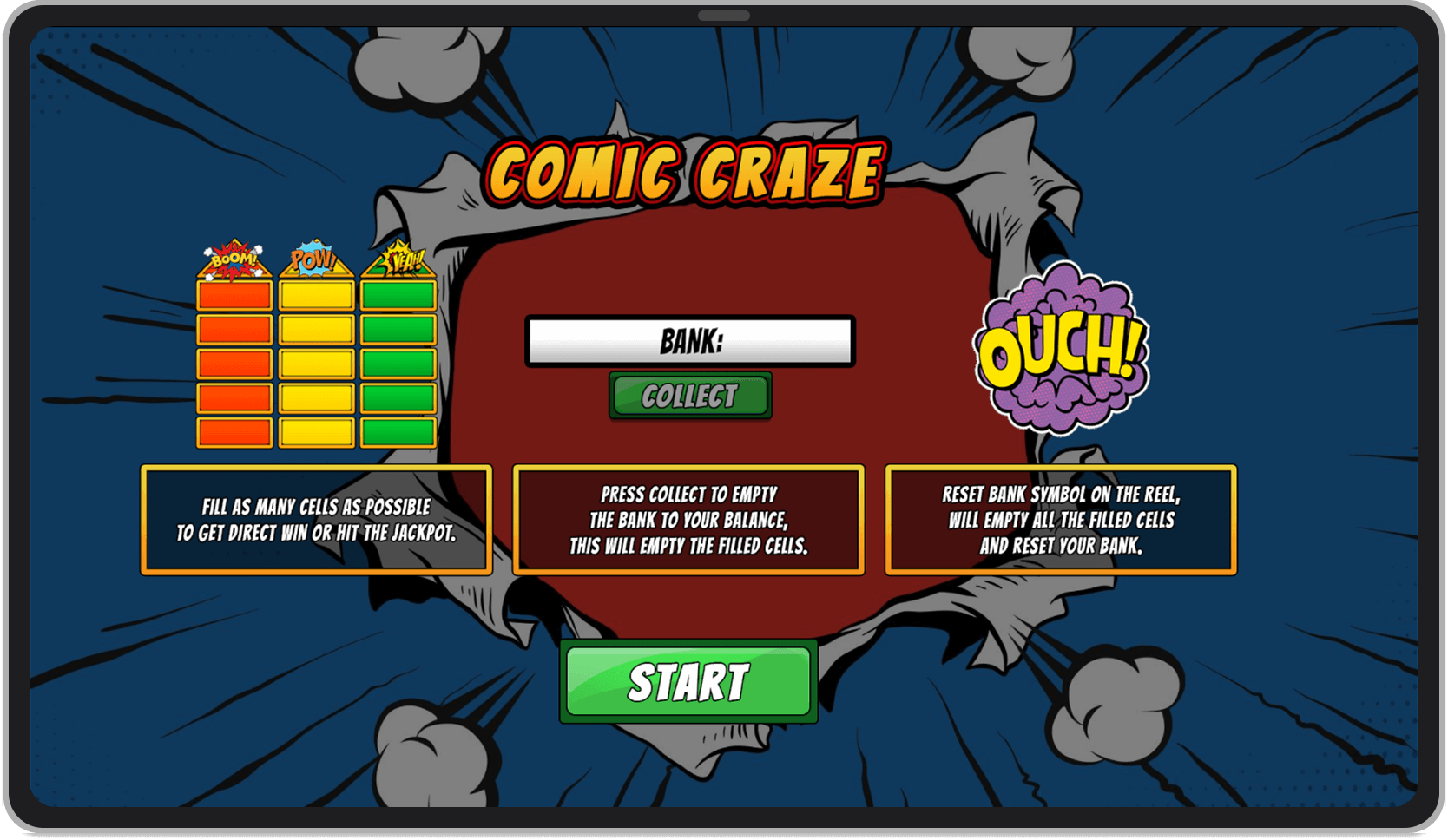This screenshot has height=840, width=1448.
Task: Expand the collect instructions panel
Action: pos(688,521)
